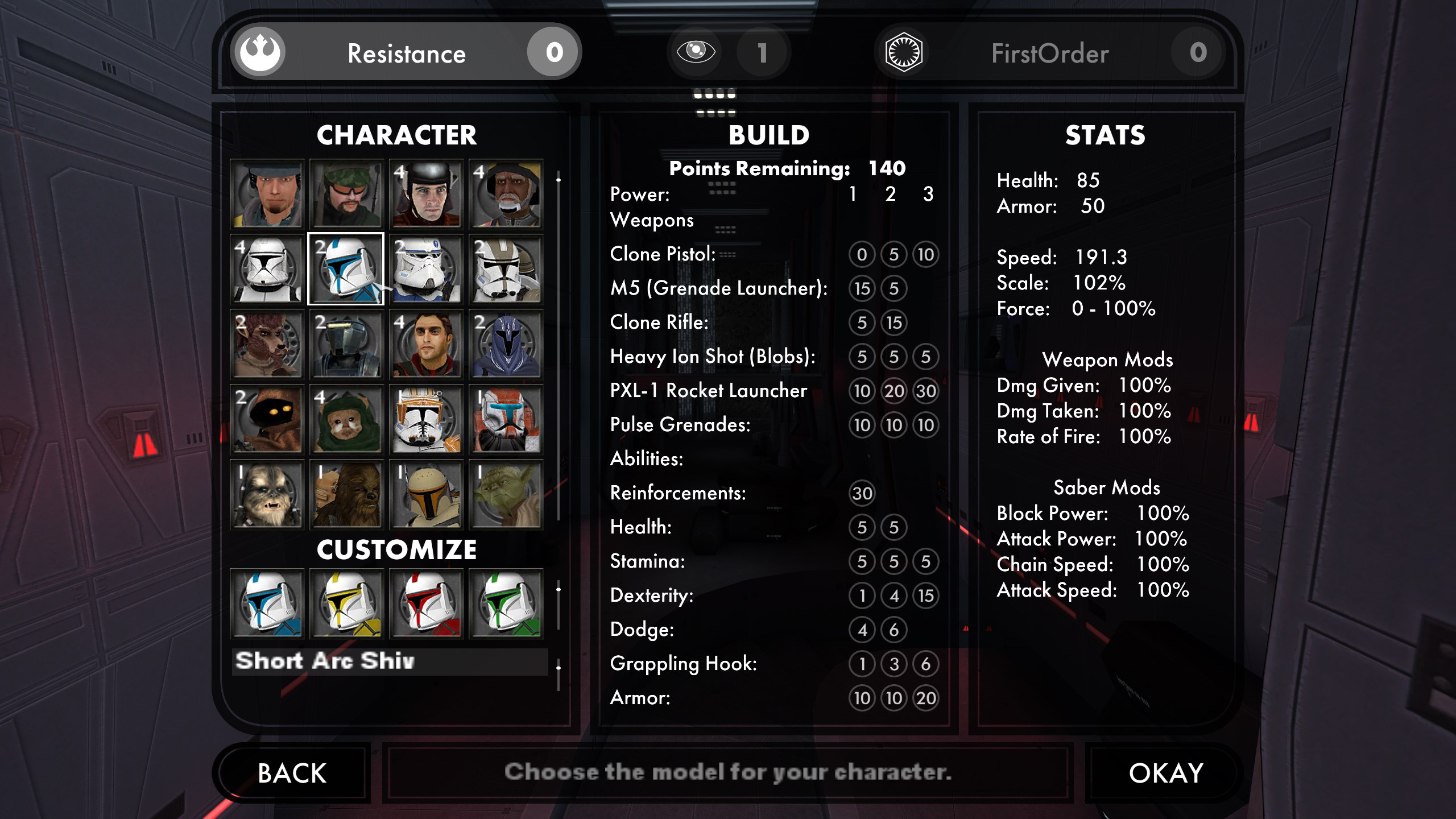This screenshot has width=1456, height=819.
Task: Purchase the Reinforcements ability for 30 points
Action: pyautogui.click(x=862, y=493)
